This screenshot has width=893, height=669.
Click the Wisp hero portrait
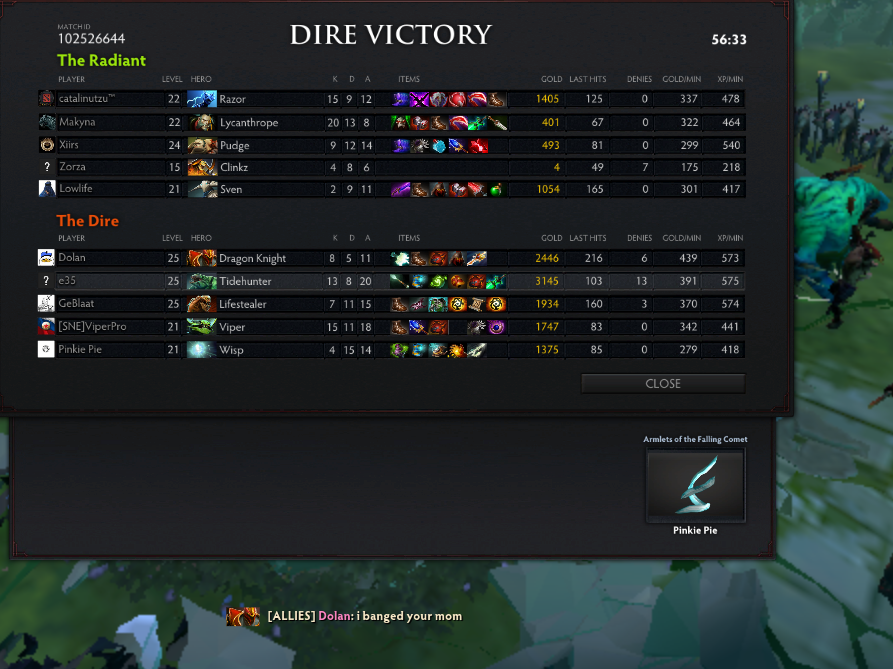pos(202,349)
